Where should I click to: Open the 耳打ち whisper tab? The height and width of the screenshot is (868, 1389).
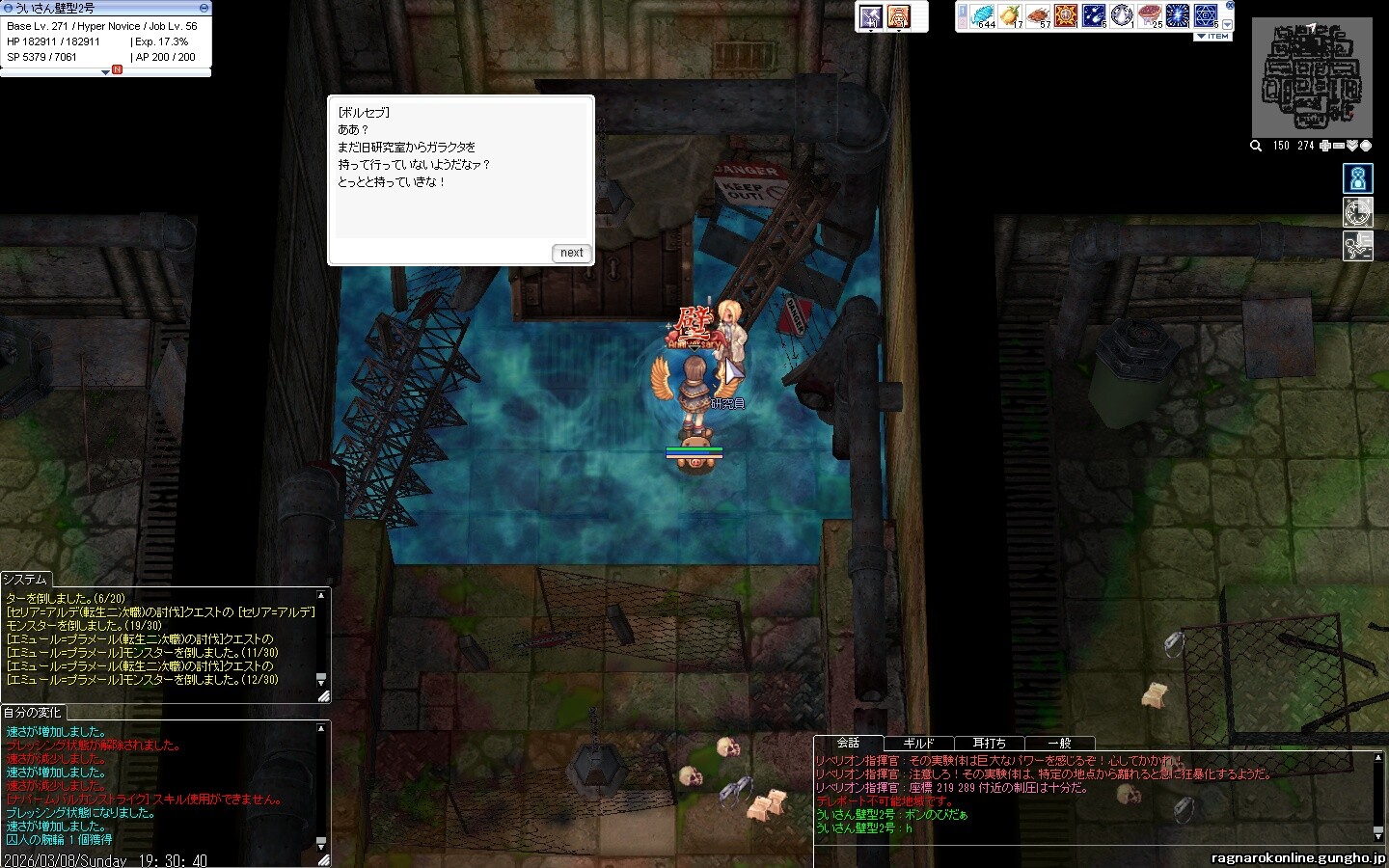point(989,744)
